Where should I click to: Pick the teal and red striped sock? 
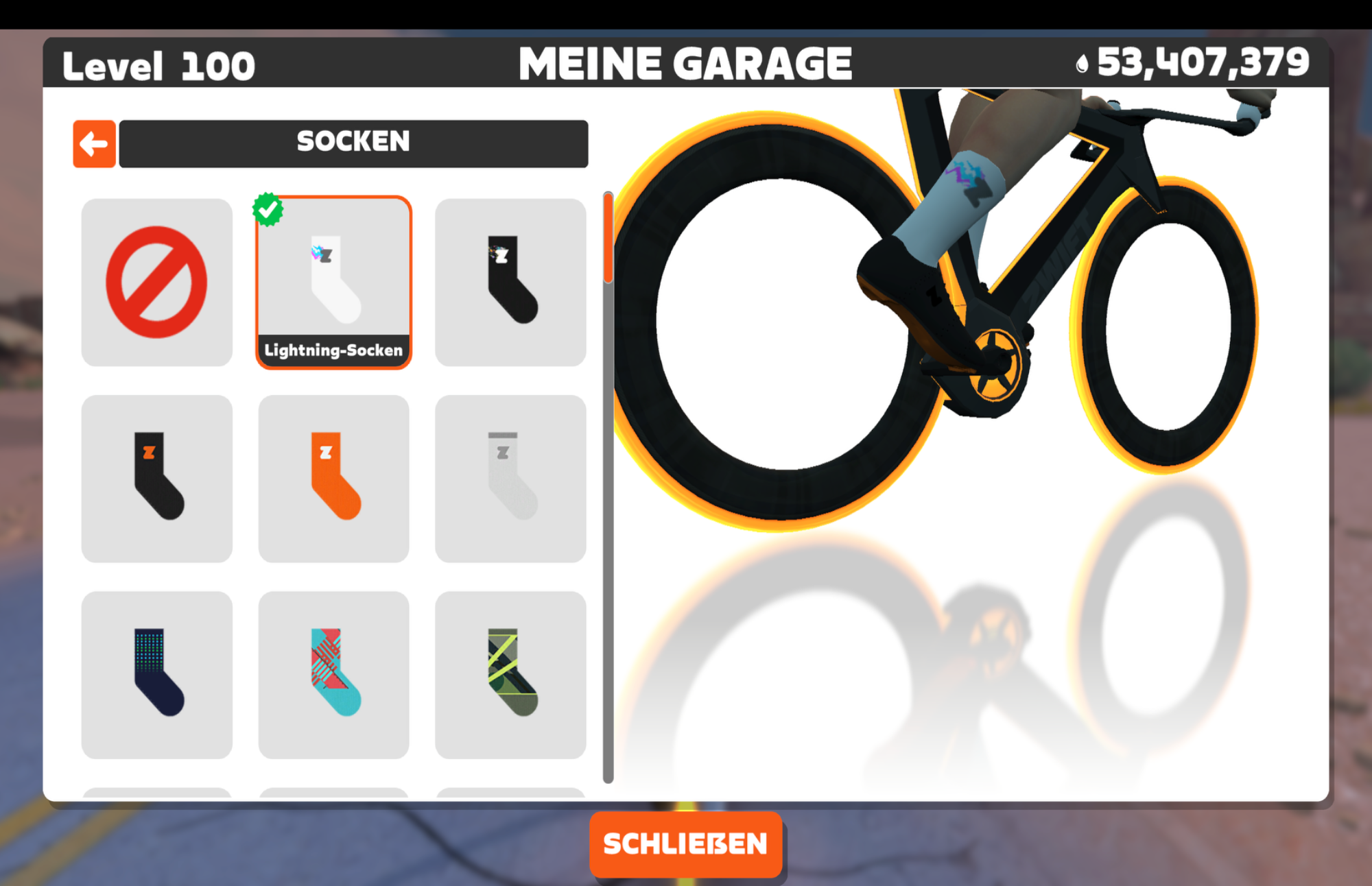tap(334, 675)
